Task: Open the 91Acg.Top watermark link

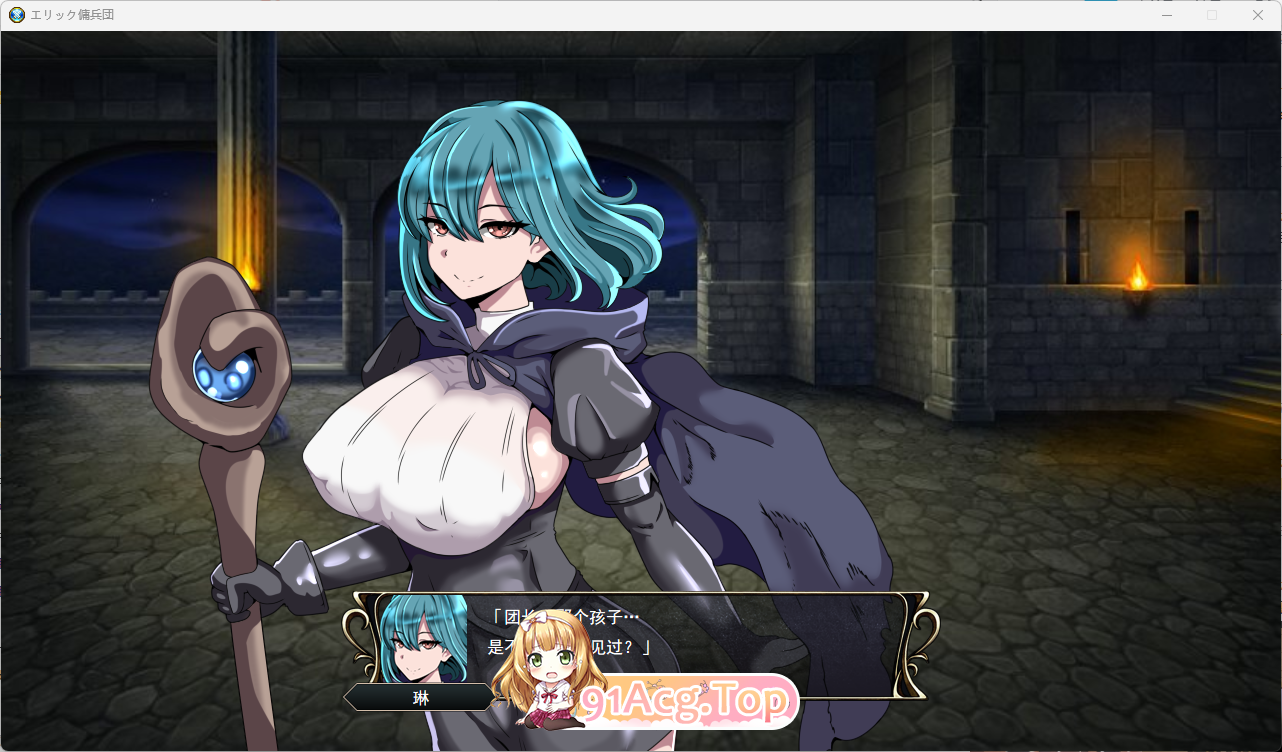Action: point(690,703)
